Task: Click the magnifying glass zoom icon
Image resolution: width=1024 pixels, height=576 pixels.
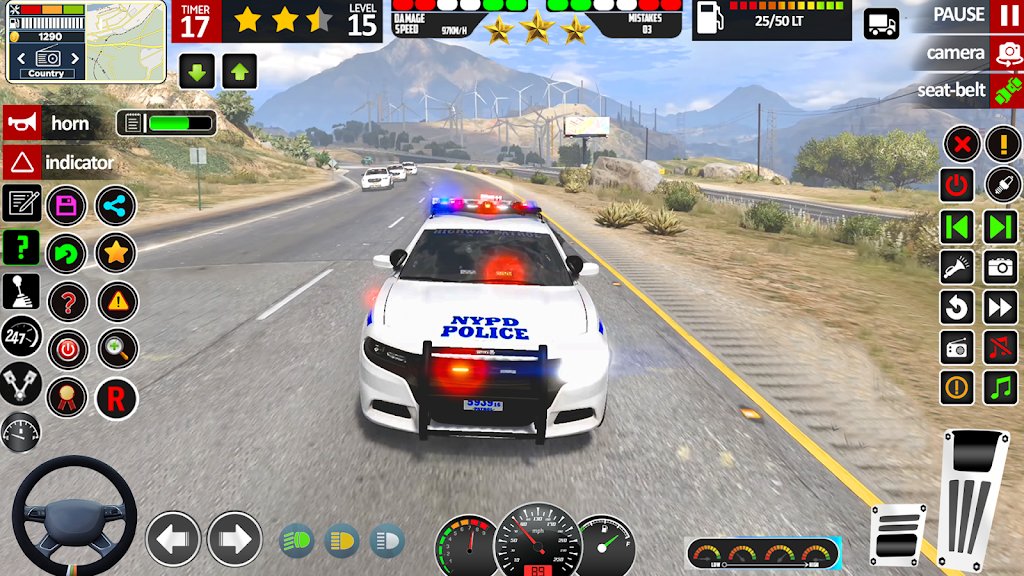Action: 116,349
